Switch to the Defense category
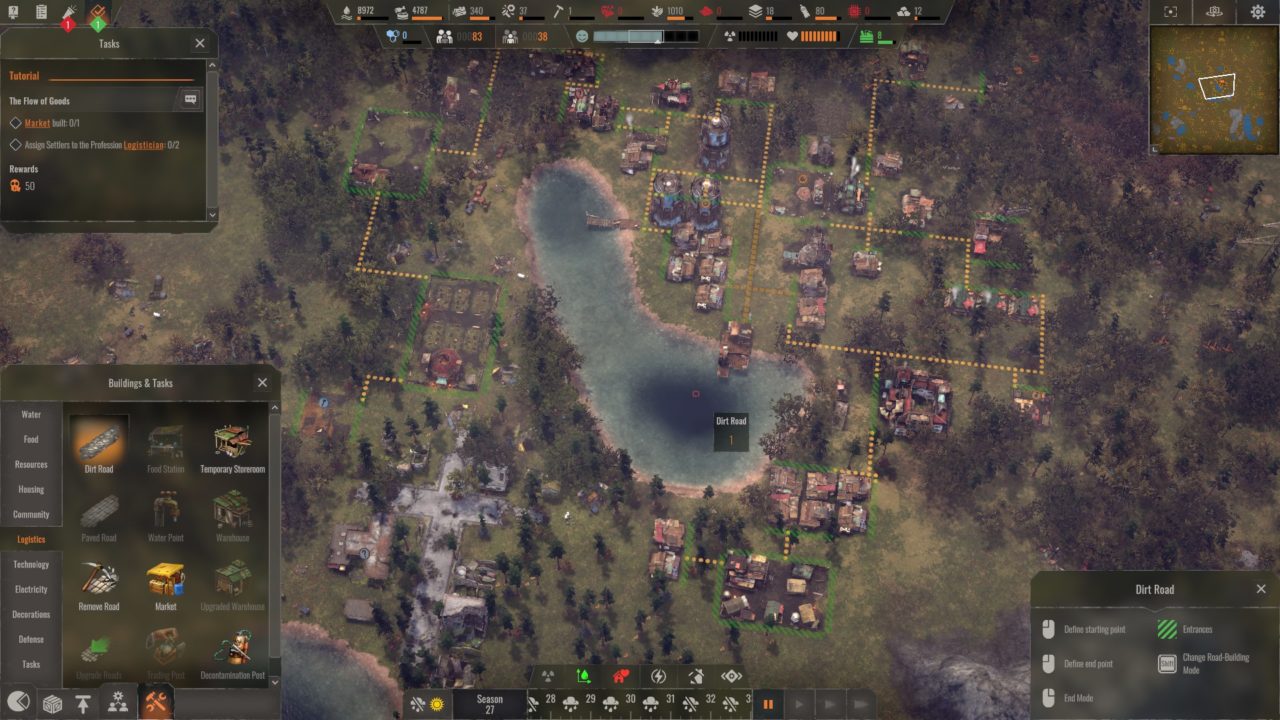The width and height of the screenshot is (1280, 720). coord(31,640)
